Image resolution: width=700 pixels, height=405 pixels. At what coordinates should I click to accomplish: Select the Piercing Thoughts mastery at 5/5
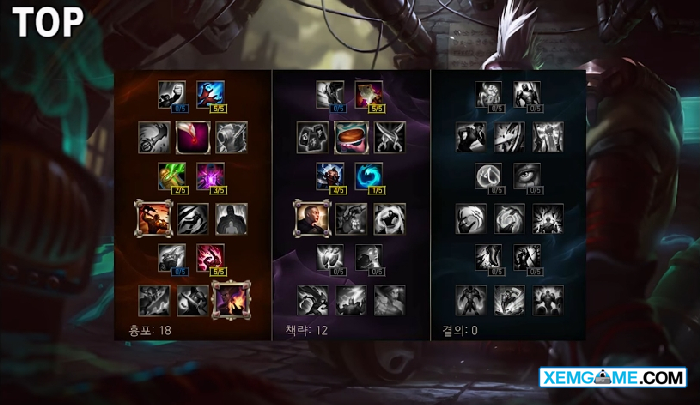click(x=210, y=258)
